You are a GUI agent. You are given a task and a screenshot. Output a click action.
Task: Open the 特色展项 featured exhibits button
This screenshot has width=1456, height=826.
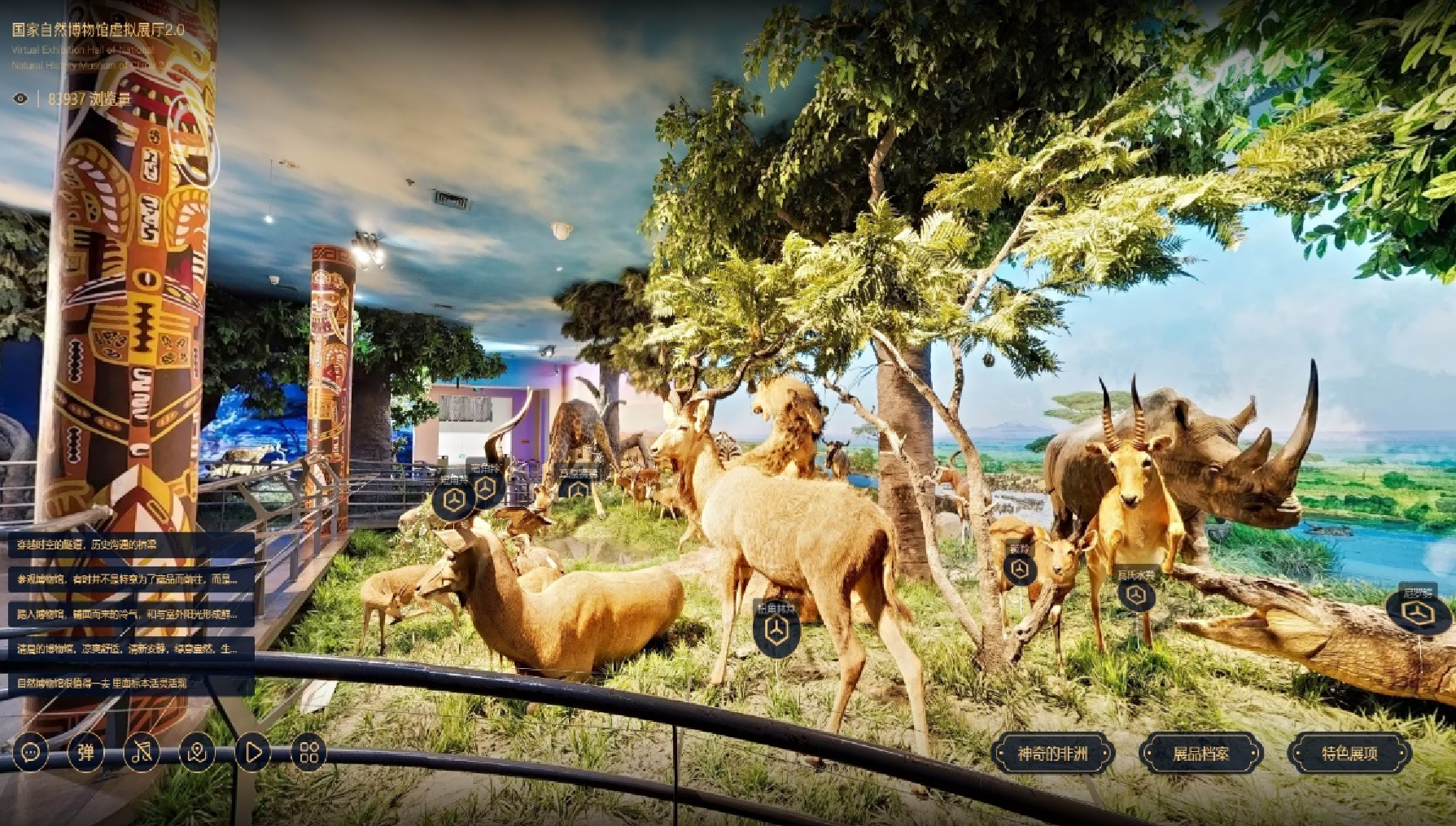coord(1349,754)
